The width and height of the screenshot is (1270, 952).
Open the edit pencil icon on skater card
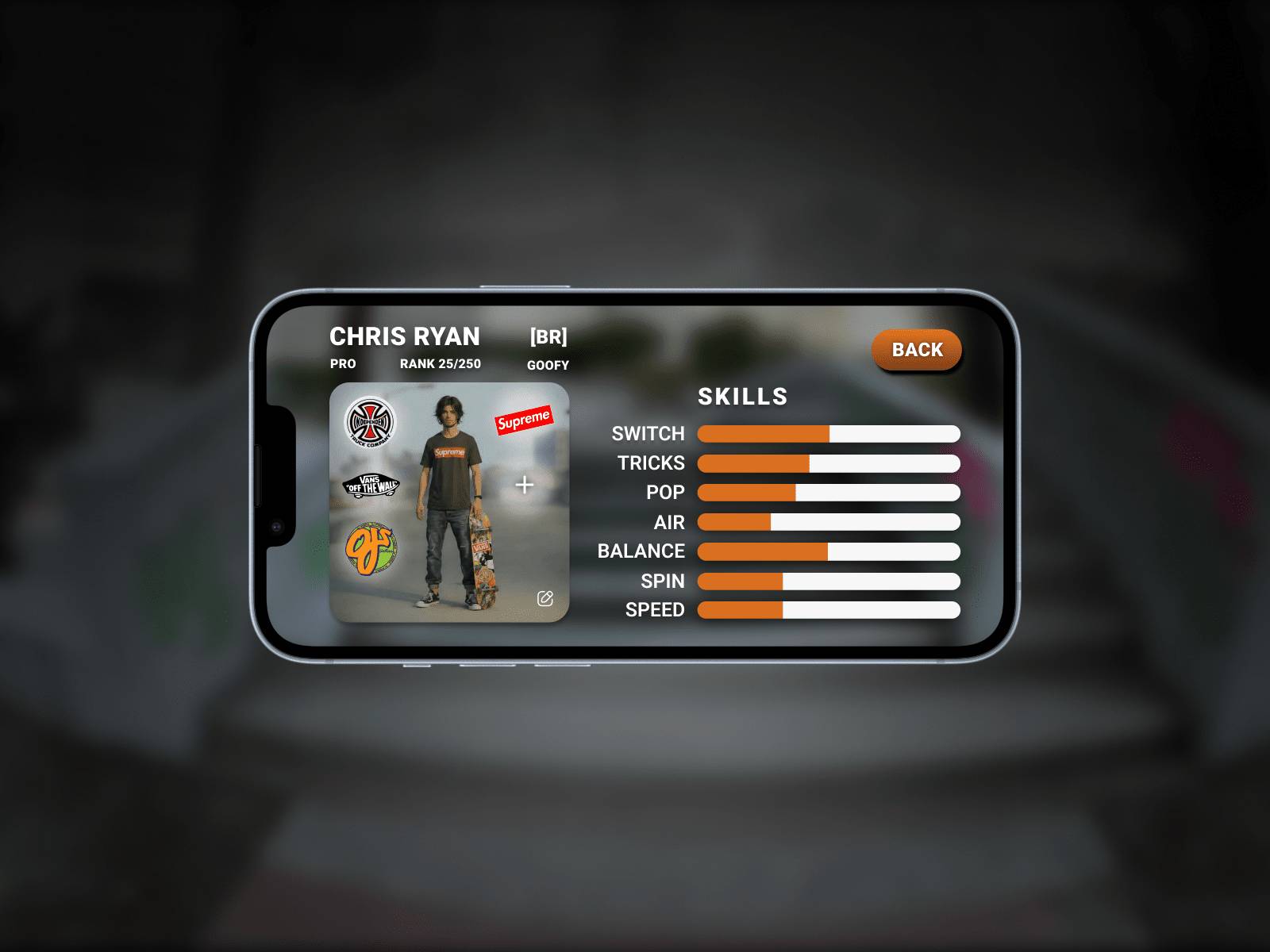tap(545, 598)
